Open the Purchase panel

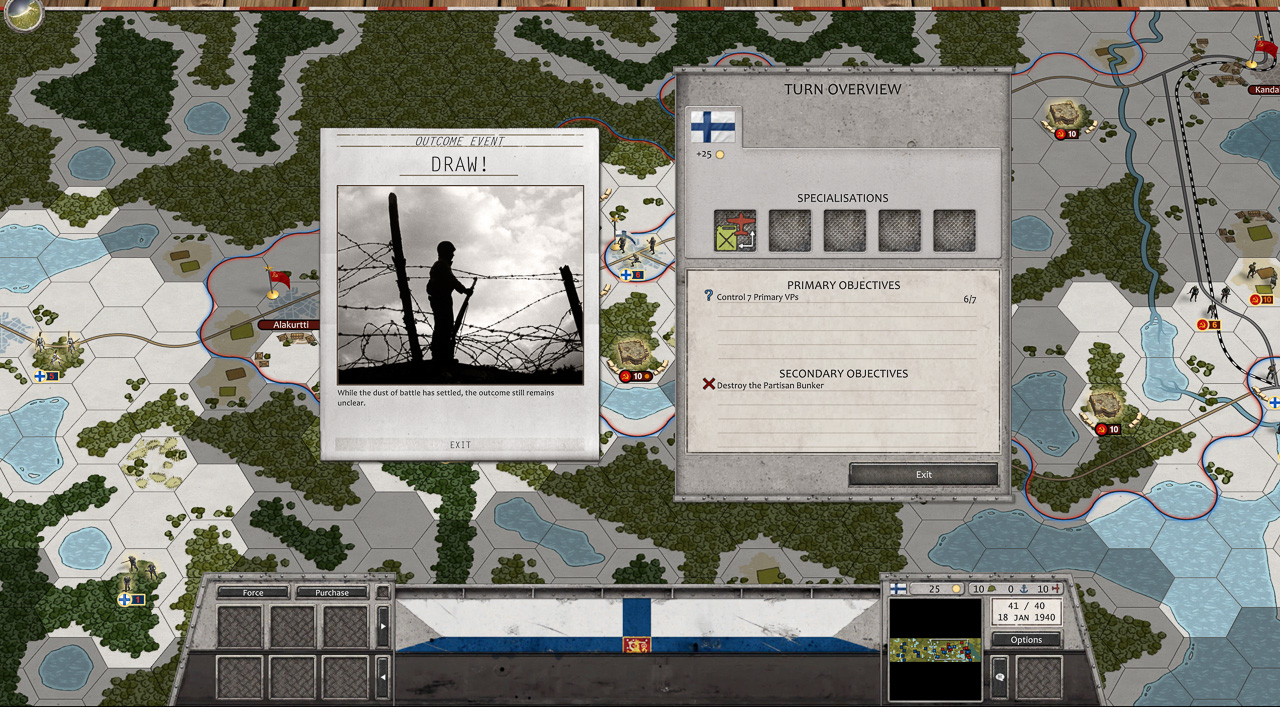tap(332, 593)
